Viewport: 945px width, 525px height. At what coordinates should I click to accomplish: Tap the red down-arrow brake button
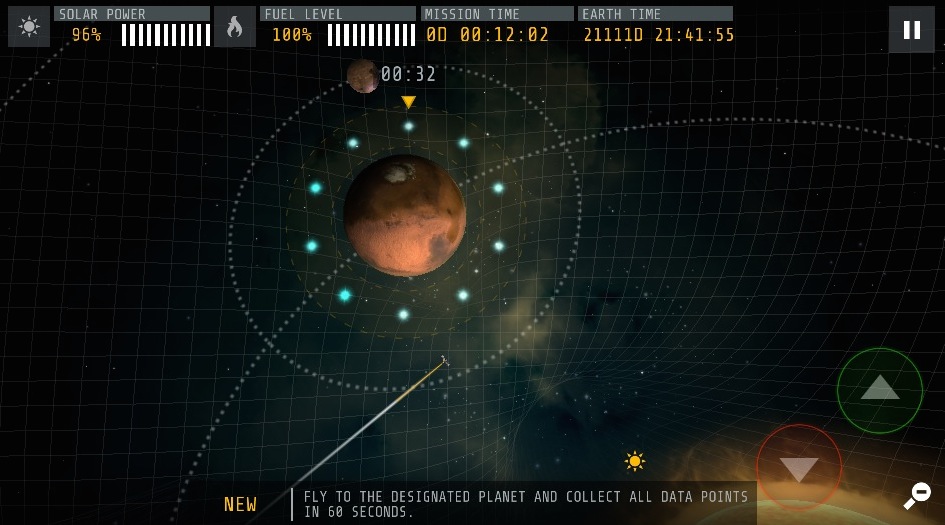tap(799, 468)
